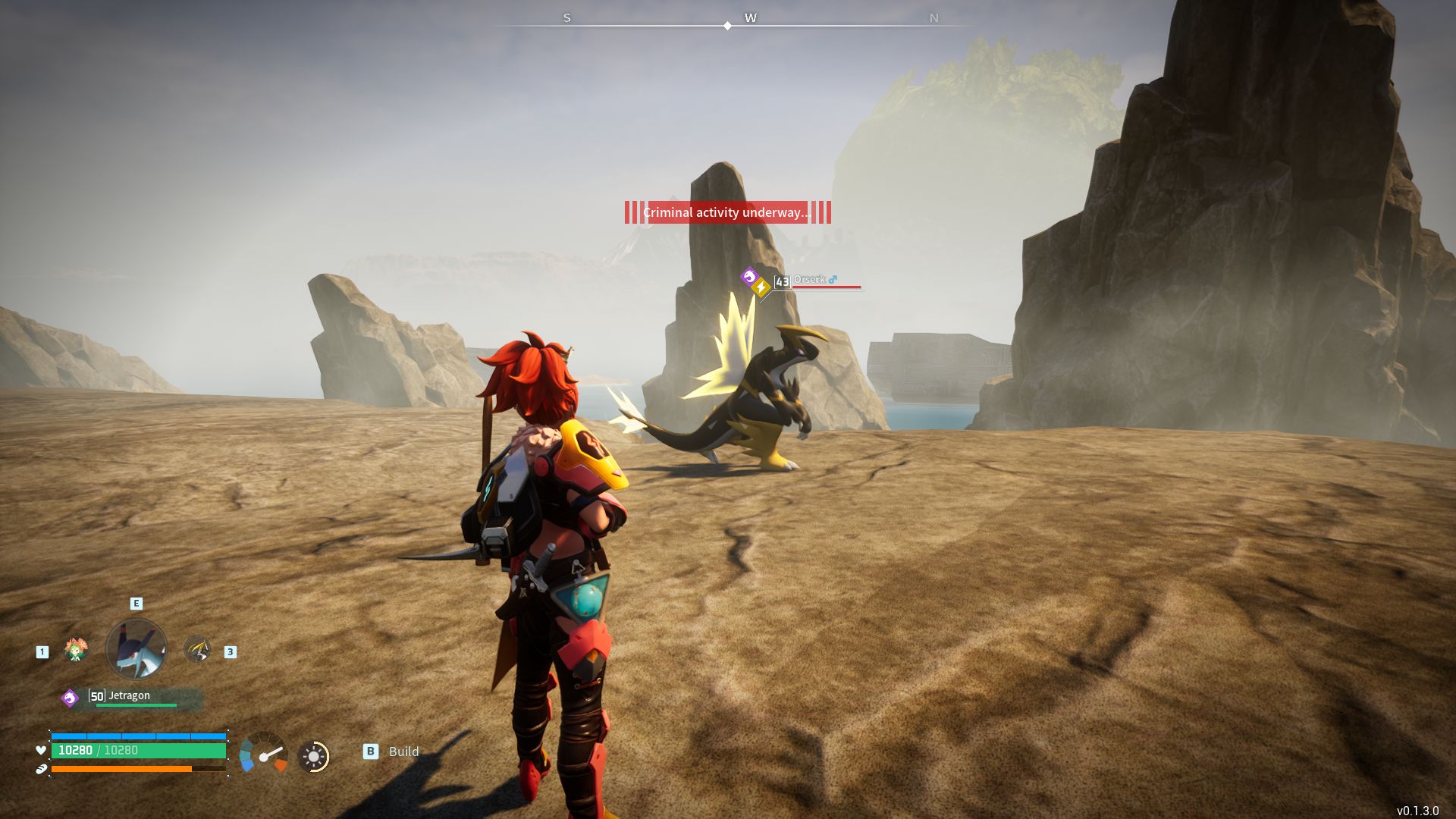Switch to the flower-haired Pal portrait
Screen dimensions: 1456x819
(76, 650)
